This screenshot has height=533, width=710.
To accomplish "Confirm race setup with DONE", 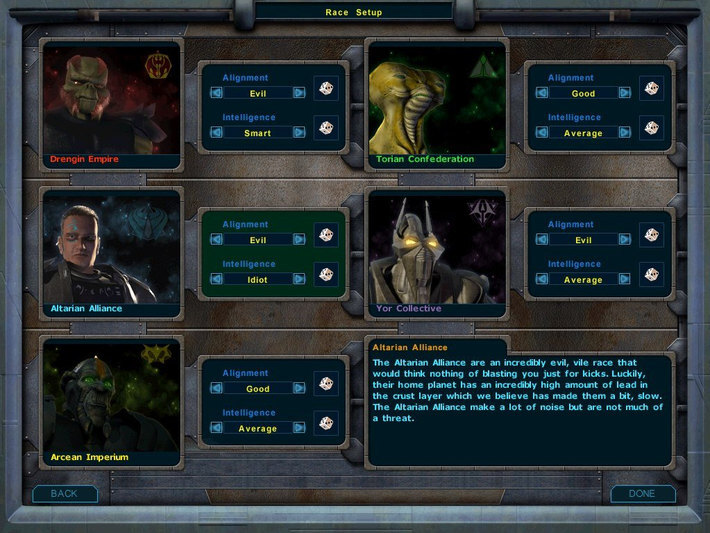I will [x=642, y=494].
